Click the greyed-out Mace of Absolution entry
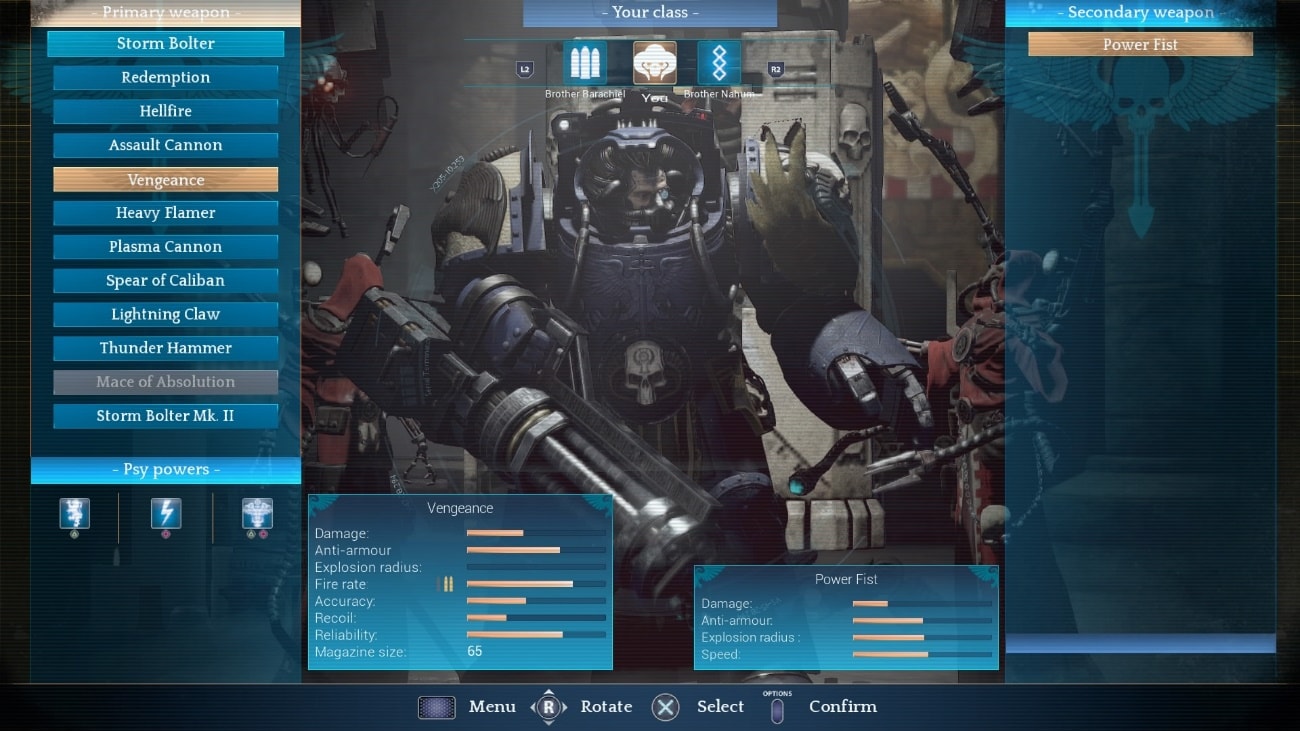 tap(165, 382)
